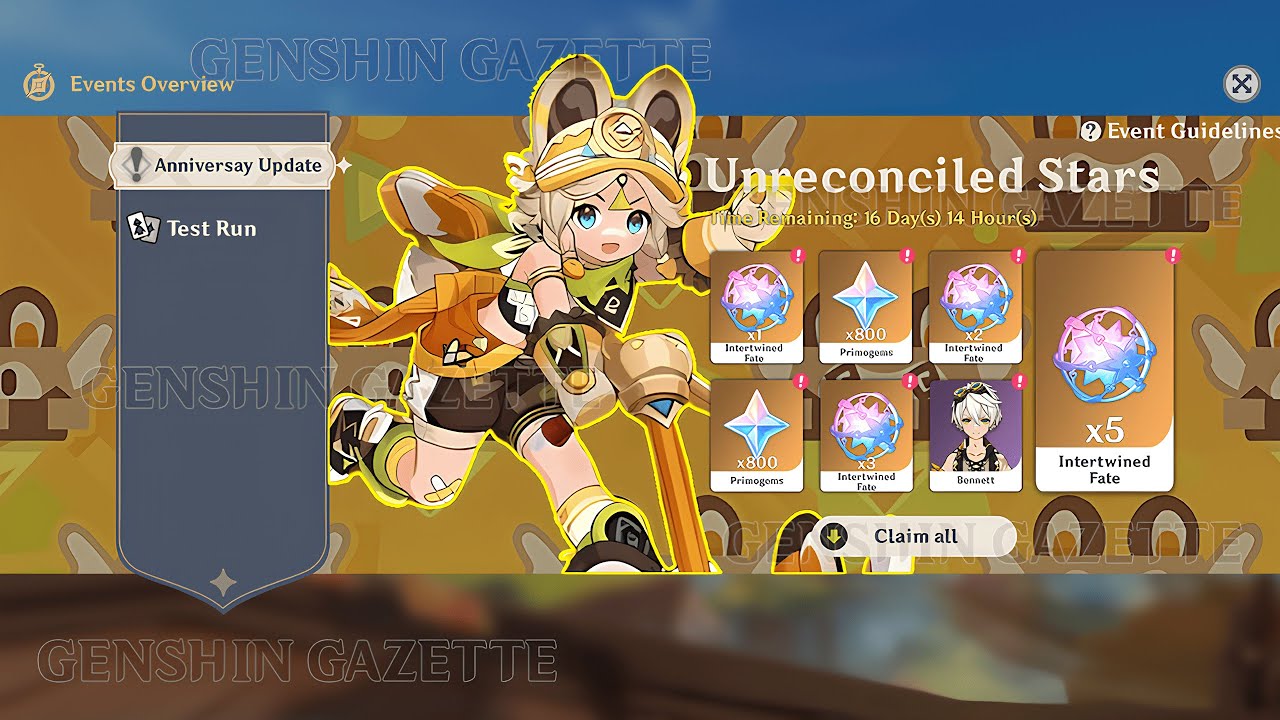Select the large x5 Intertwined Fate reward
1280x720 pixels.
[1104, 372]
